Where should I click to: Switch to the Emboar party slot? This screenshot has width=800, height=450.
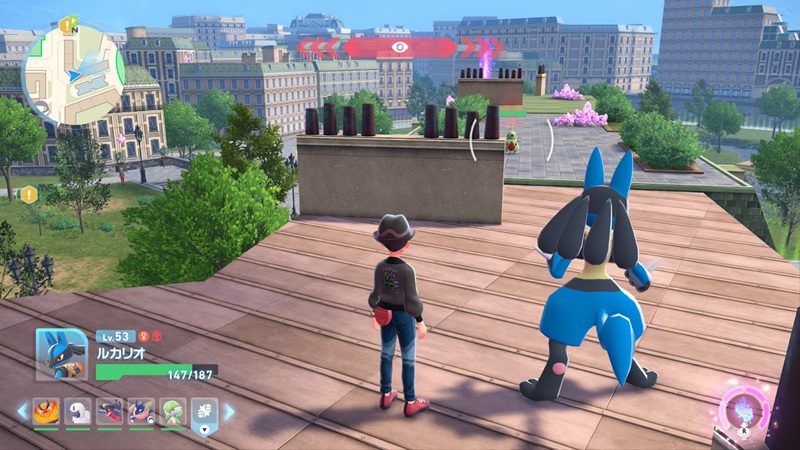pyautogui.click(x=47, y=411)
